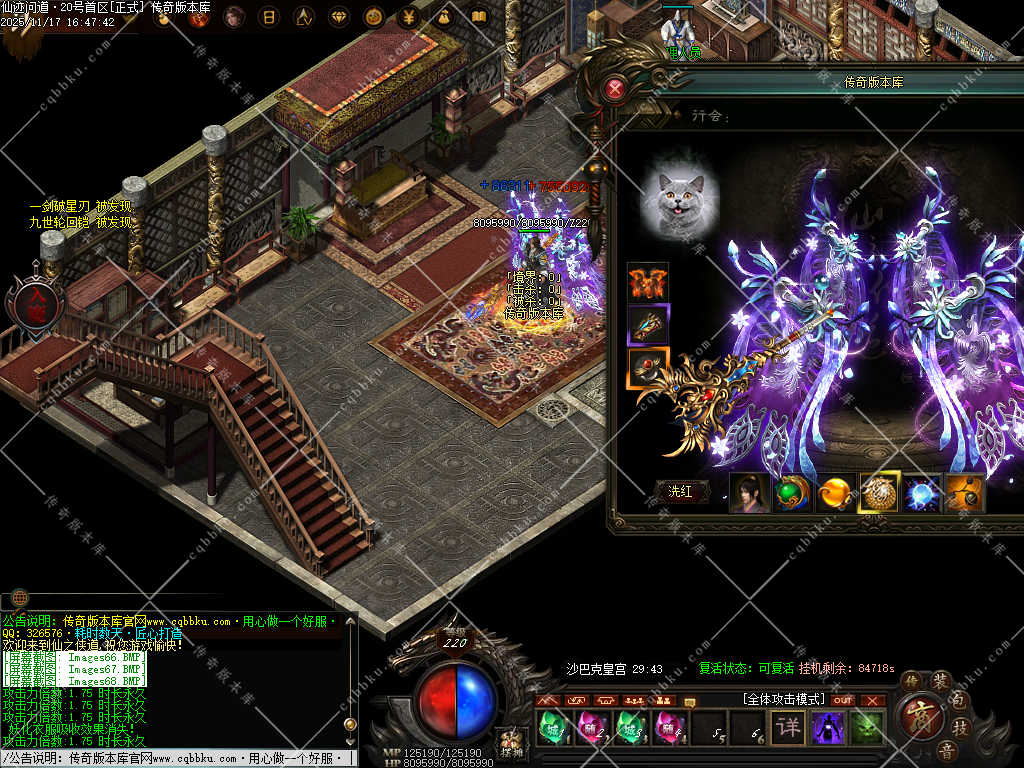
Task: Select the blue energy orb slot
Action: point(922,493)
